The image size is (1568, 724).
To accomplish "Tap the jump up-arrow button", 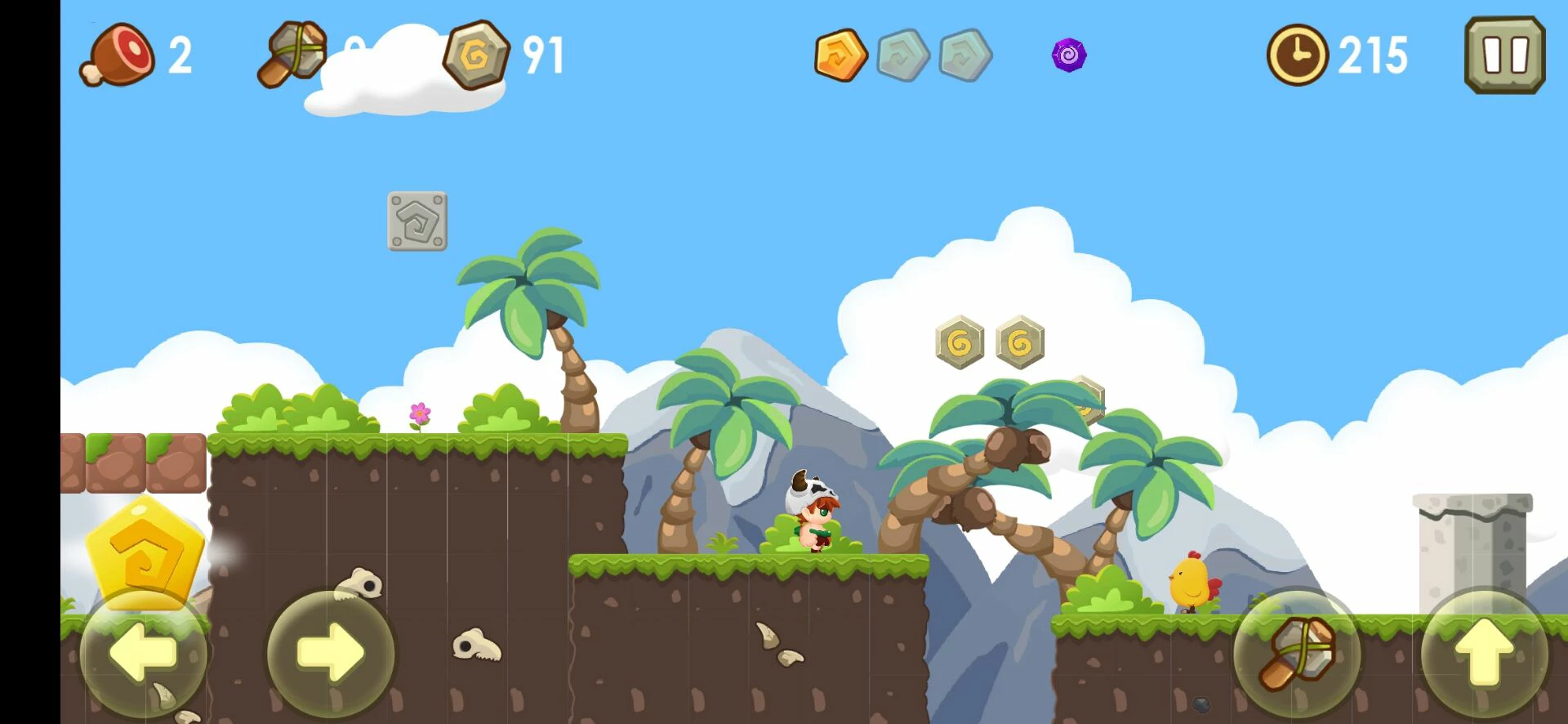I will click(x=1485, y=652).
